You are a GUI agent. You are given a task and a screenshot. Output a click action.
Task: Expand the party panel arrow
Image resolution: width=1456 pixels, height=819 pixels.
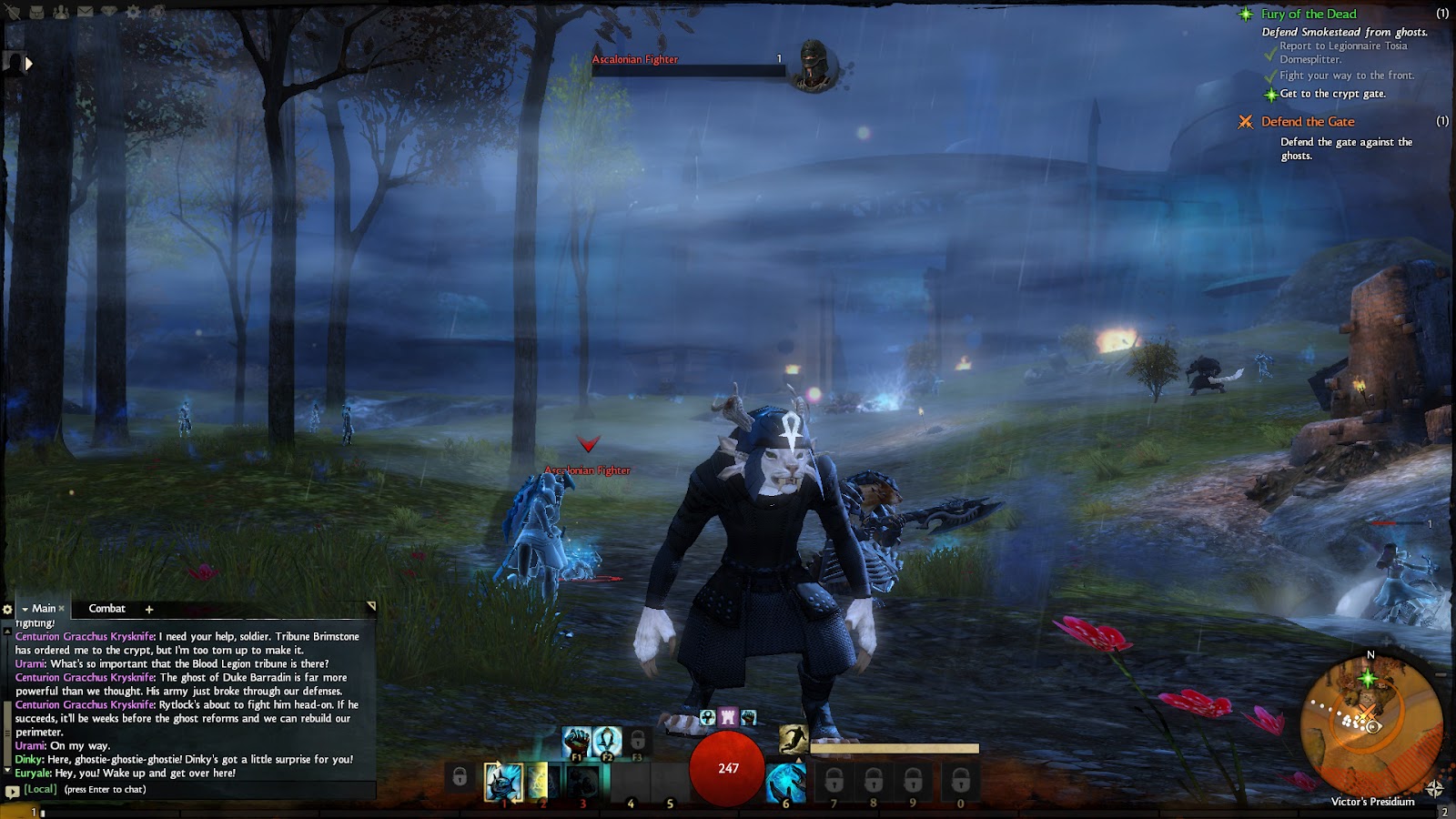28,64
